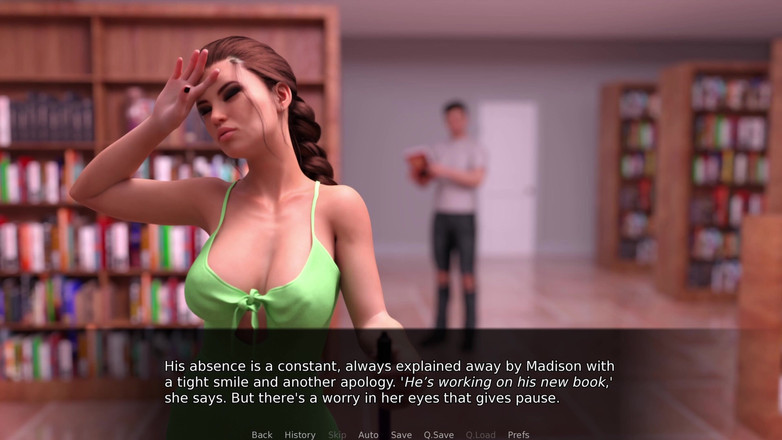Open the dialogue History log
The height and width of the screenshot is (440, 782).
coord(300,435)
